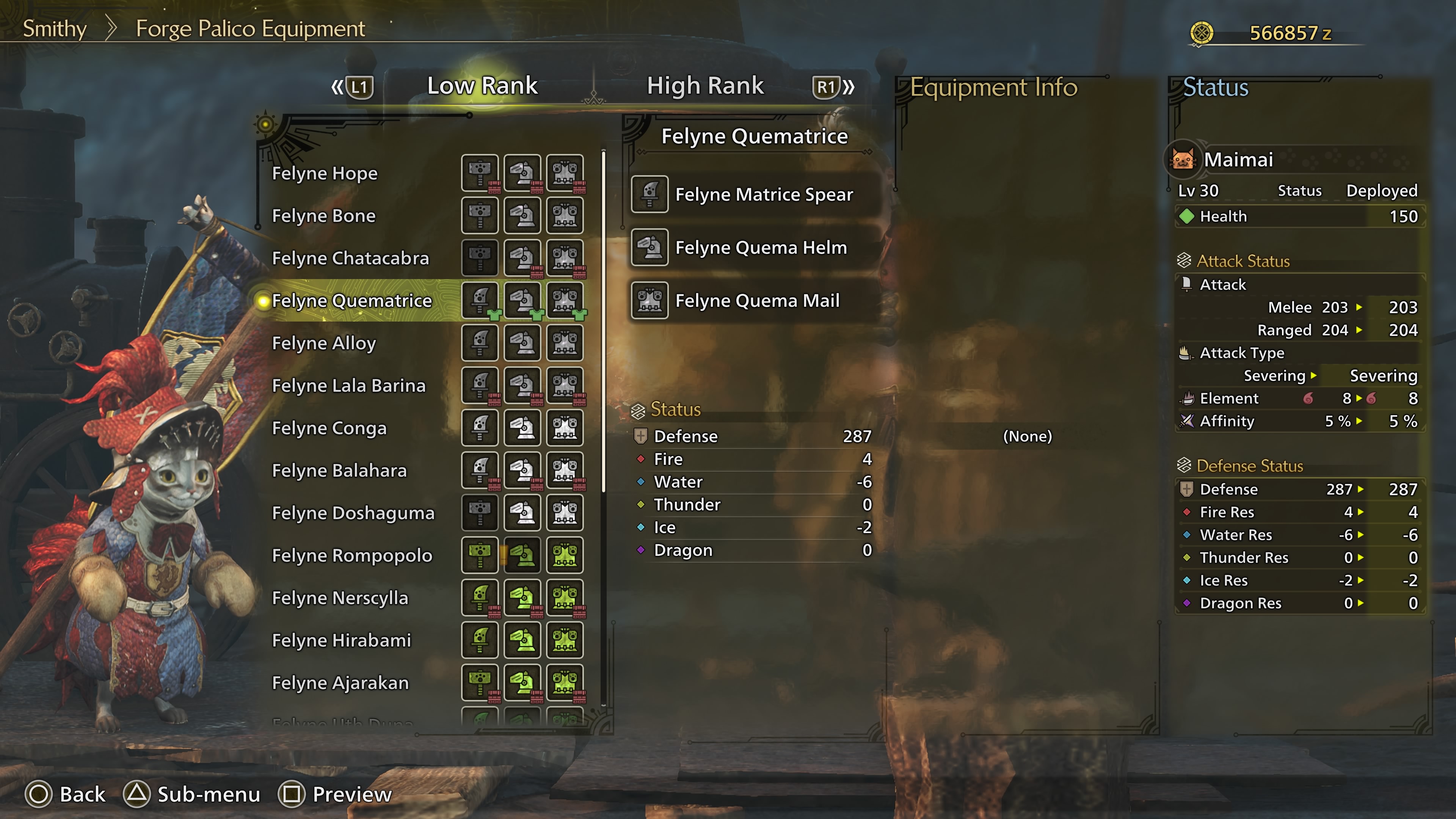Click the Felyne Rompopolo helm icon
1456x819 pixels.
pyautogui.click(x=522, y=555)
